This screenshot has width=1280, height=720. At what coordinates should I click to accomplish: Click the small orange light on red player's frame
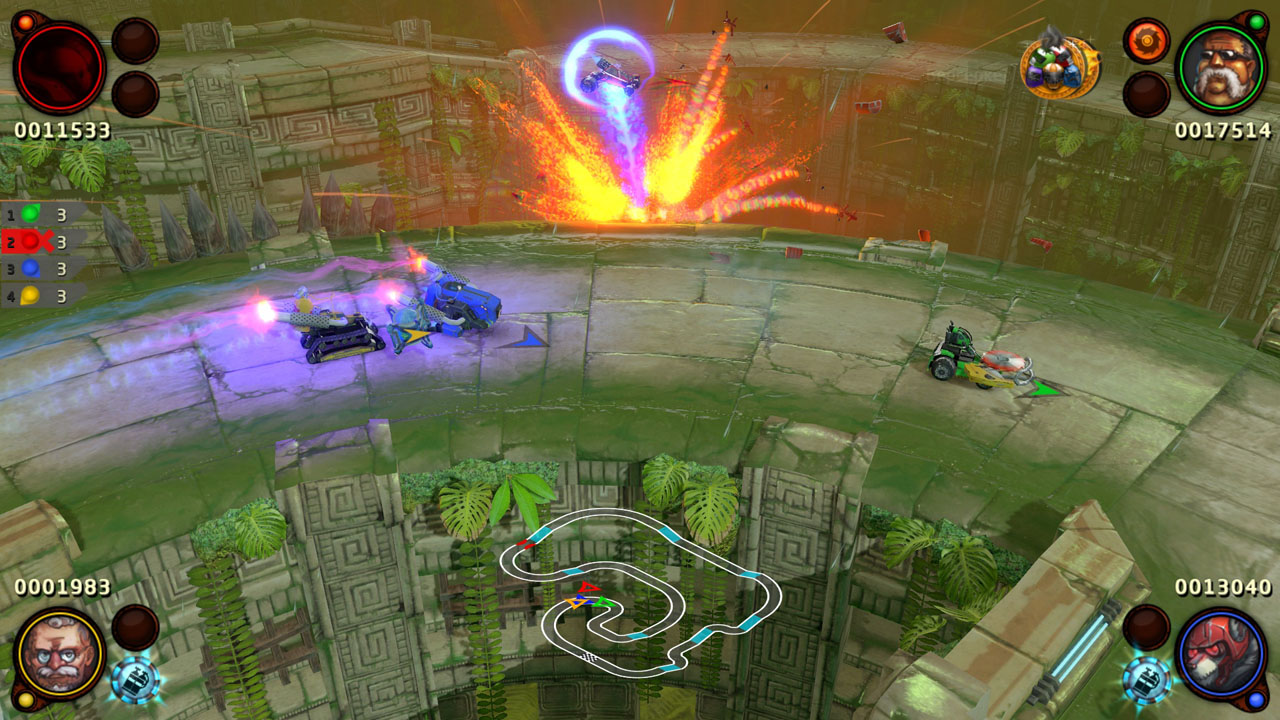click(26, 22)
